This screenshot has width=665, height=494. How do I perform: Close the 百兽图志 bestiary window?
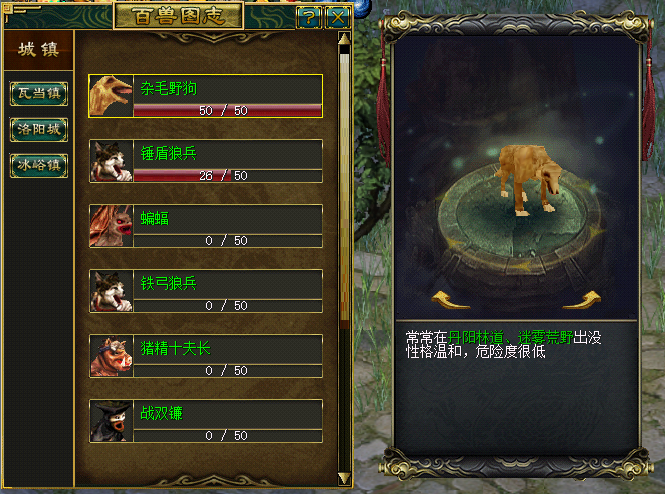pos(338,16)
